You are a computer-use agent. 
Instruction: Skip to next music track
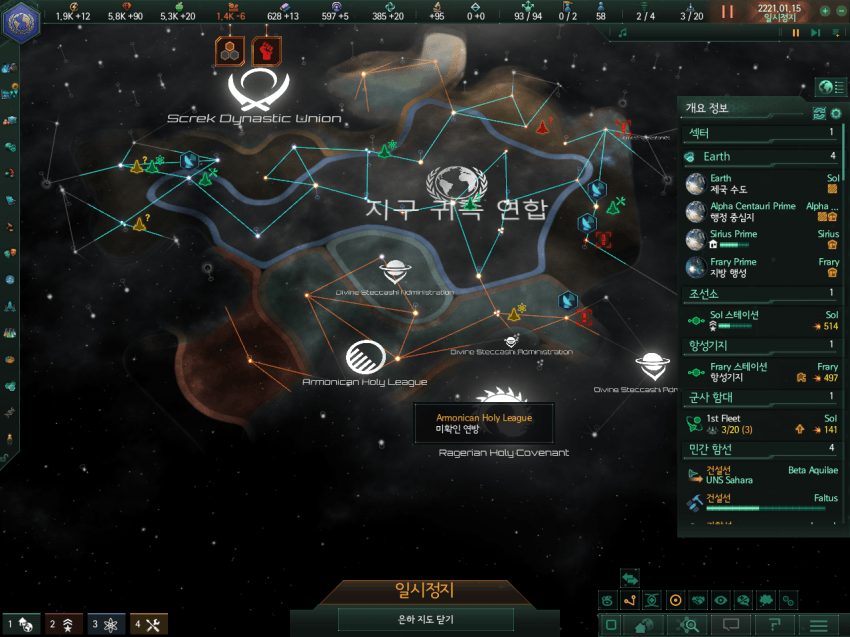[x=814, y=33]
